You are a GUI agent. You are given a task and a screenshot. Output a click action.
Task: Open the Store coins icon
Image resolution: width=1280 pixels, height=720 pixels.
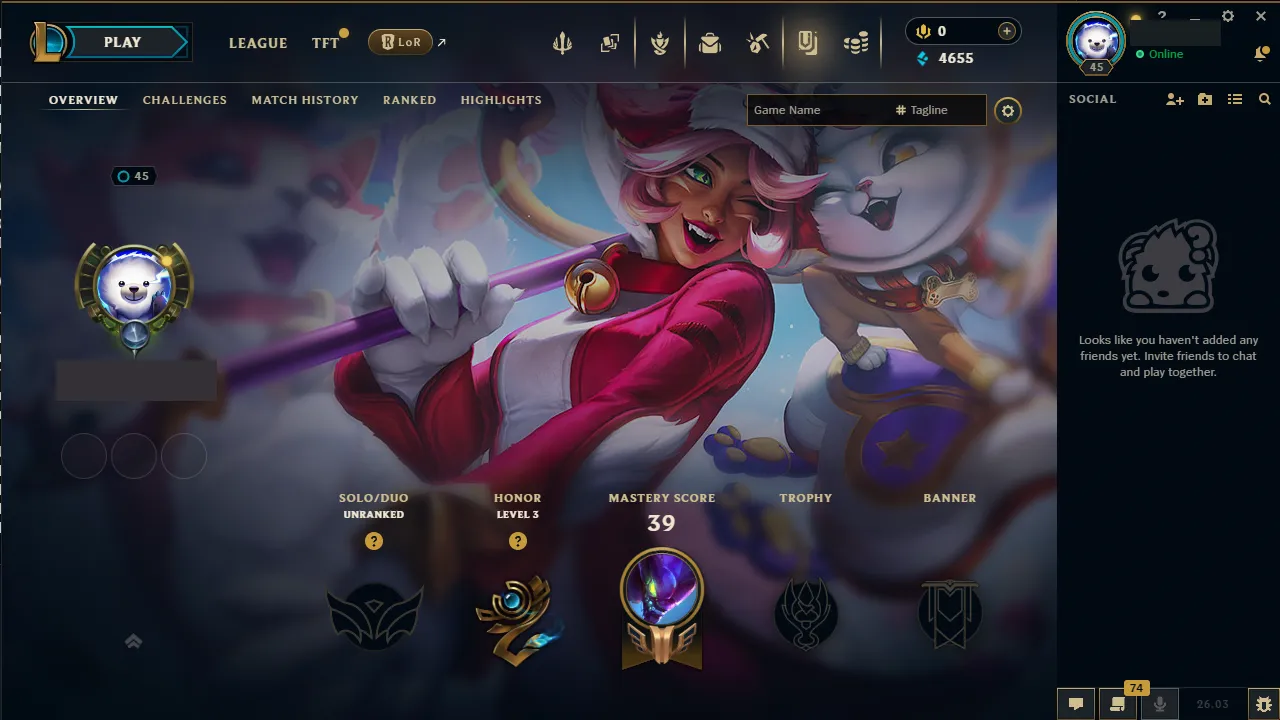coord(856,42)
